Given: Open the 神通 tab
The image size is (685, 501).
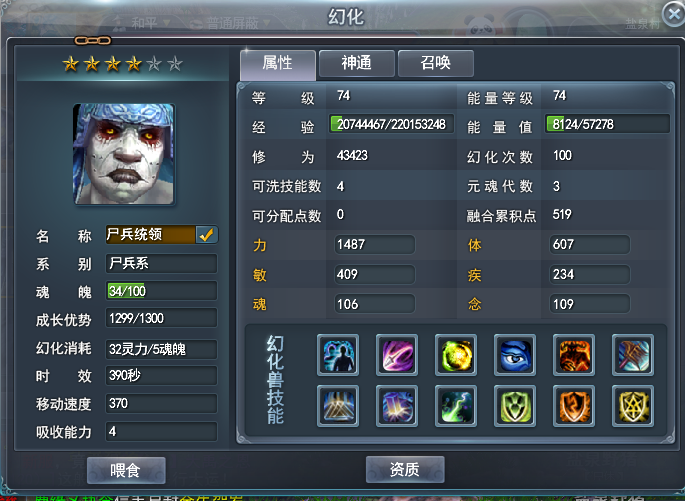Looking at the screenshot, I should (x=356, y=63).
